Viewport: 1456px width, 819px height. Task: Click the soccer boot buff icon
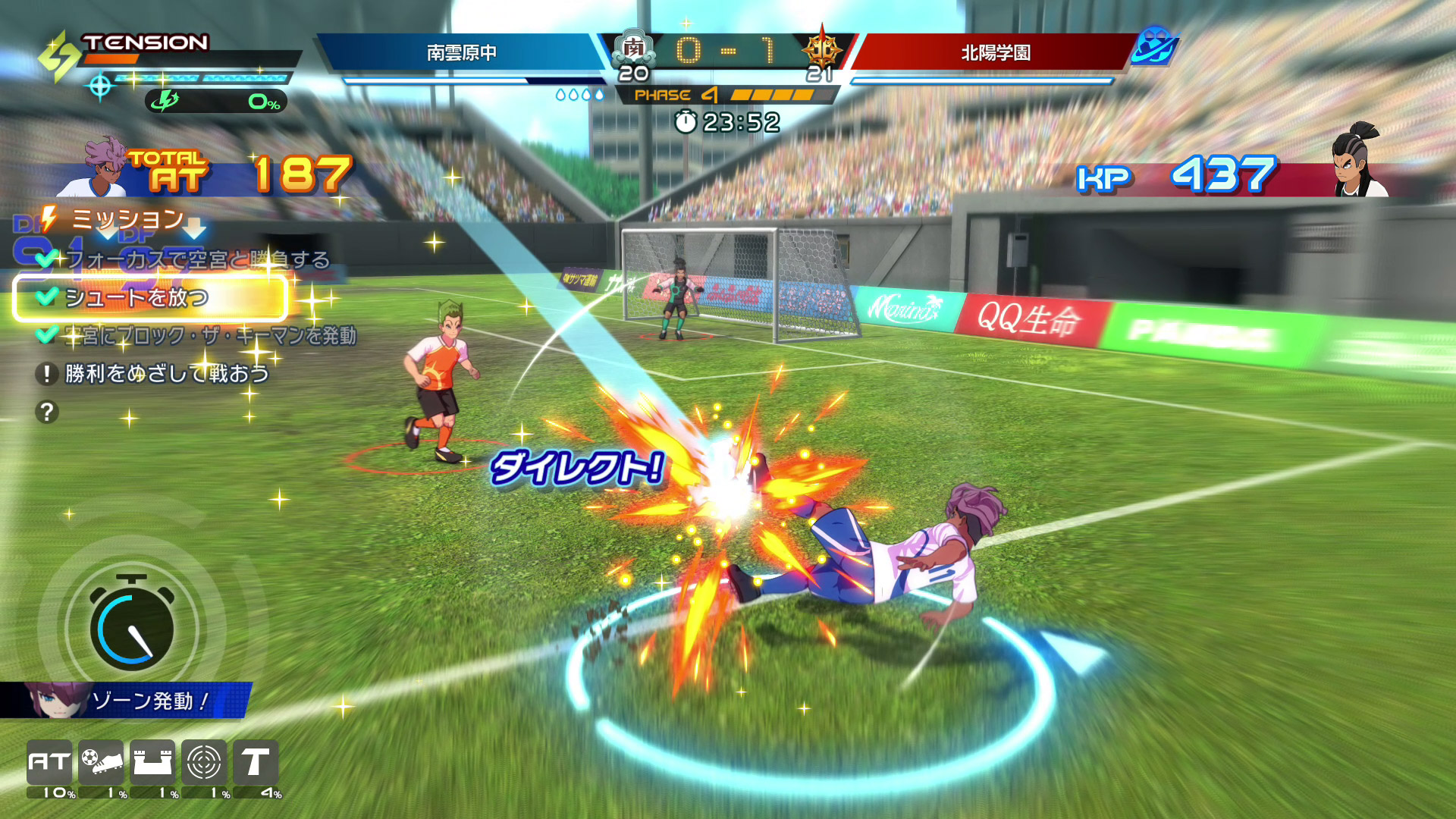click(101, 762)
